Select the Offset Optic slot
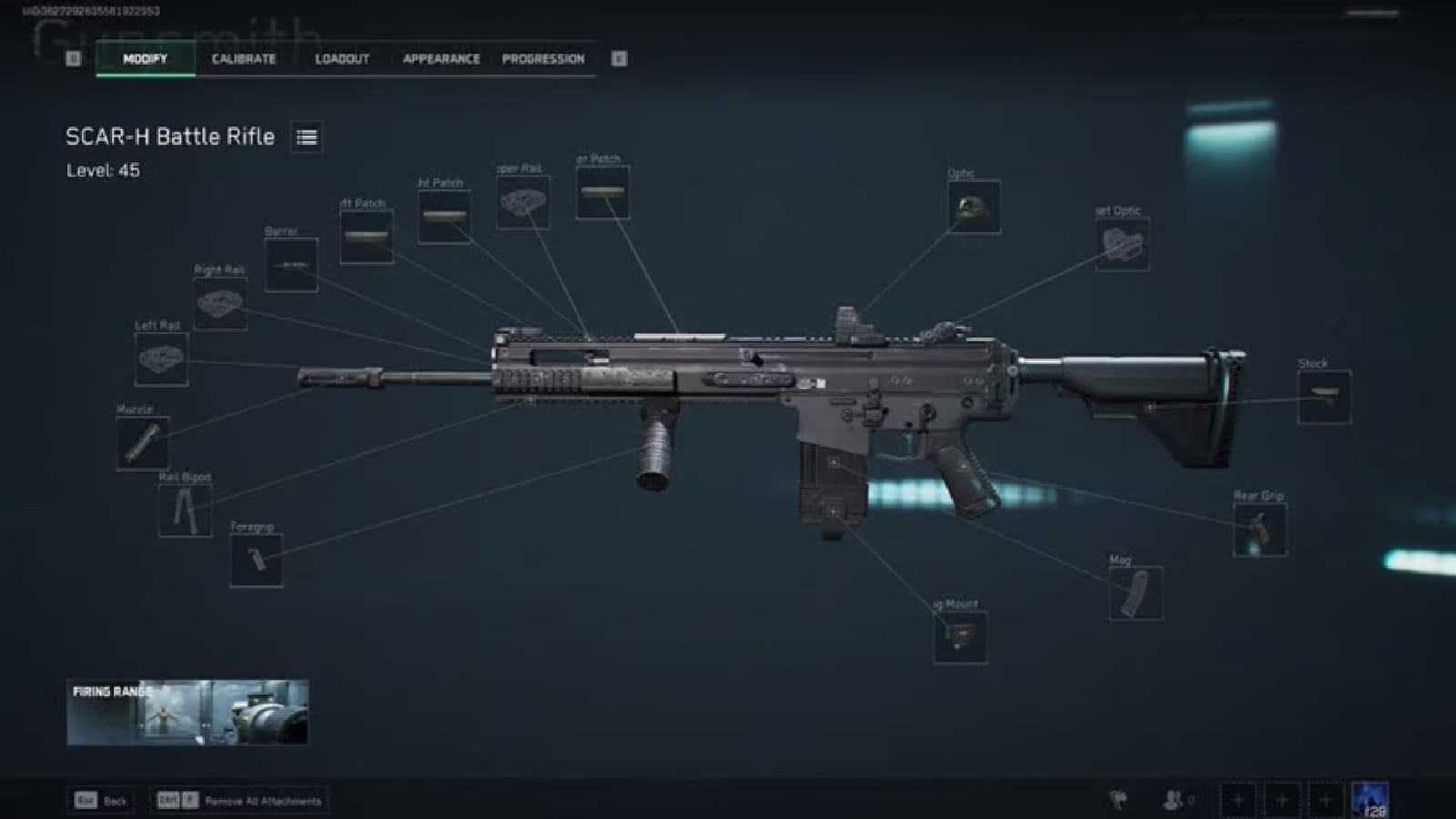Viewport: 1456px width, 819px height. pyautogui.click(x=1123, y=244)
